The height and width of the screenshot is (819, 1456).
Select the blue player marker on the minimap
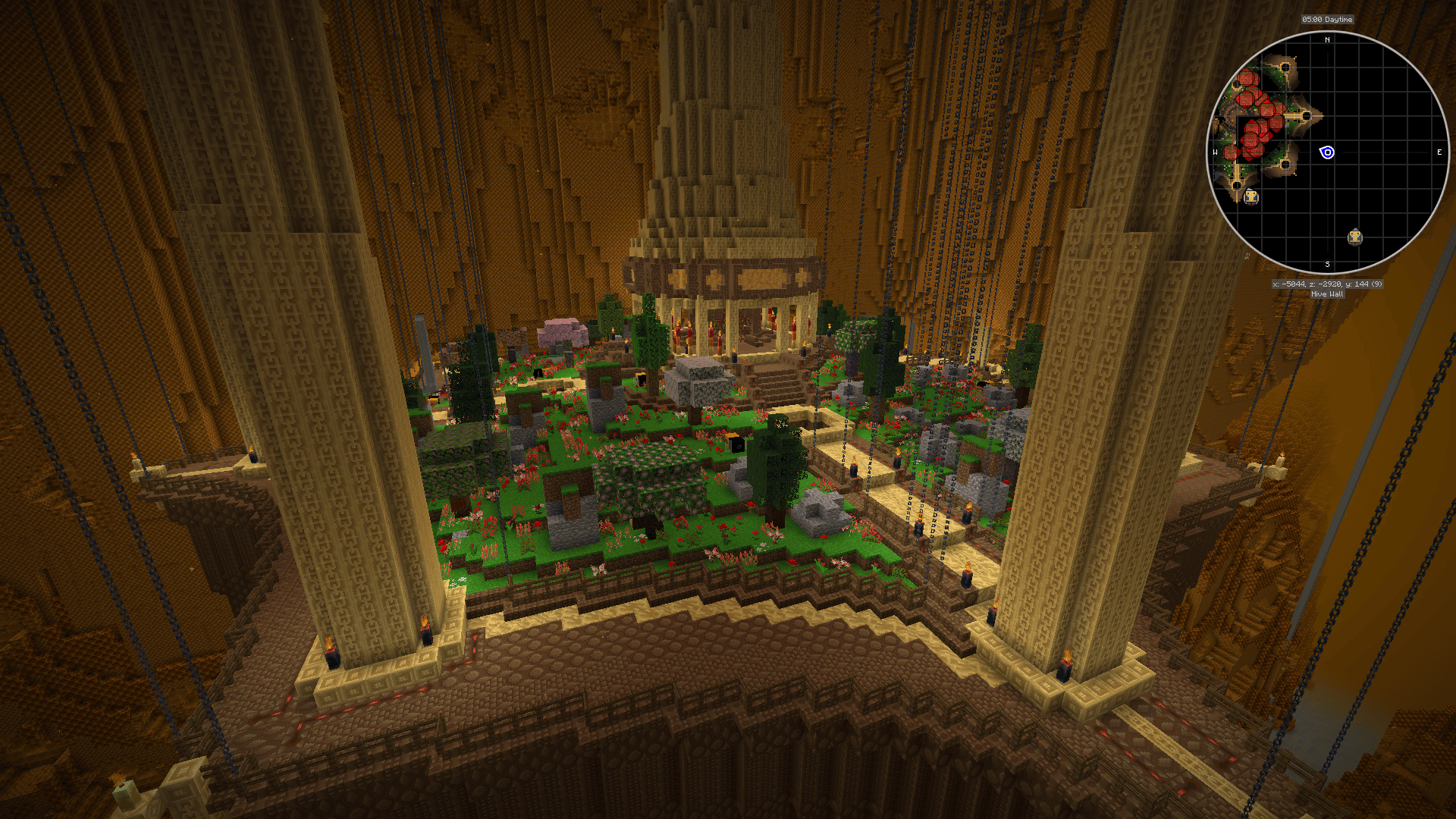click(x=1327, y=152)
